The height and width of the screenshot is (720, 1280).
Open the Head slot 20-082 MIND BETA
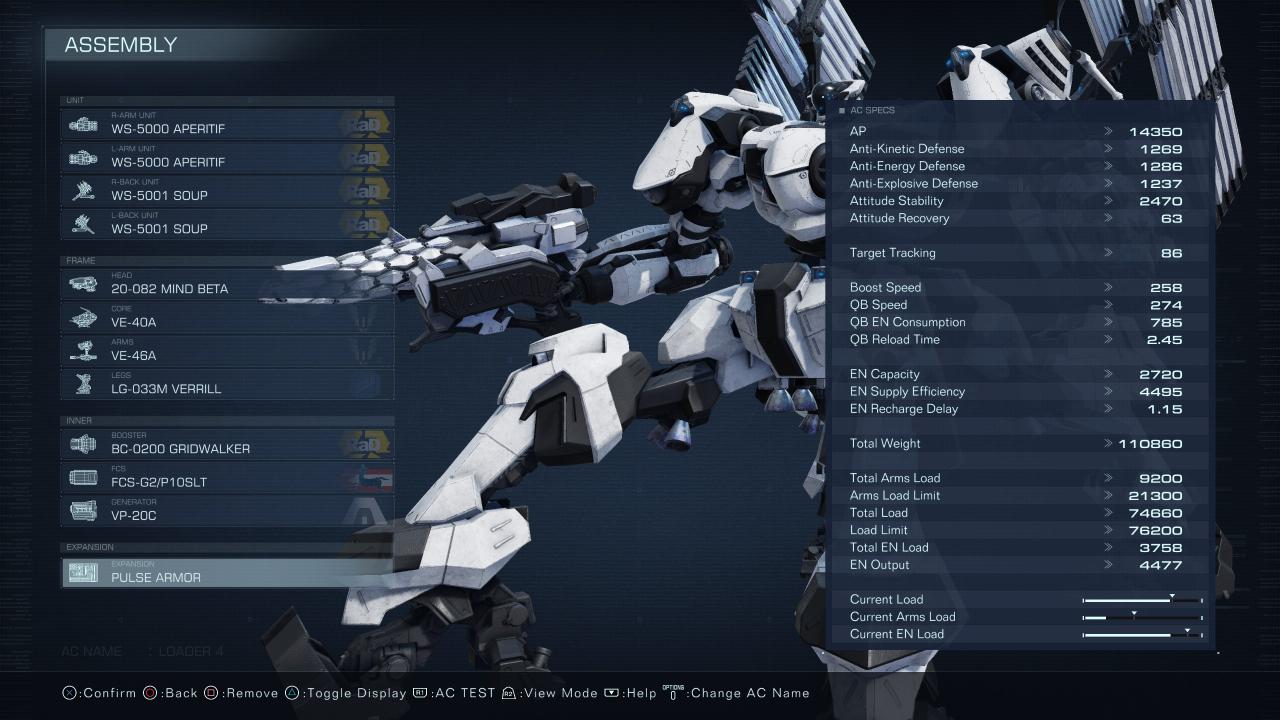[x=227, y=284]
